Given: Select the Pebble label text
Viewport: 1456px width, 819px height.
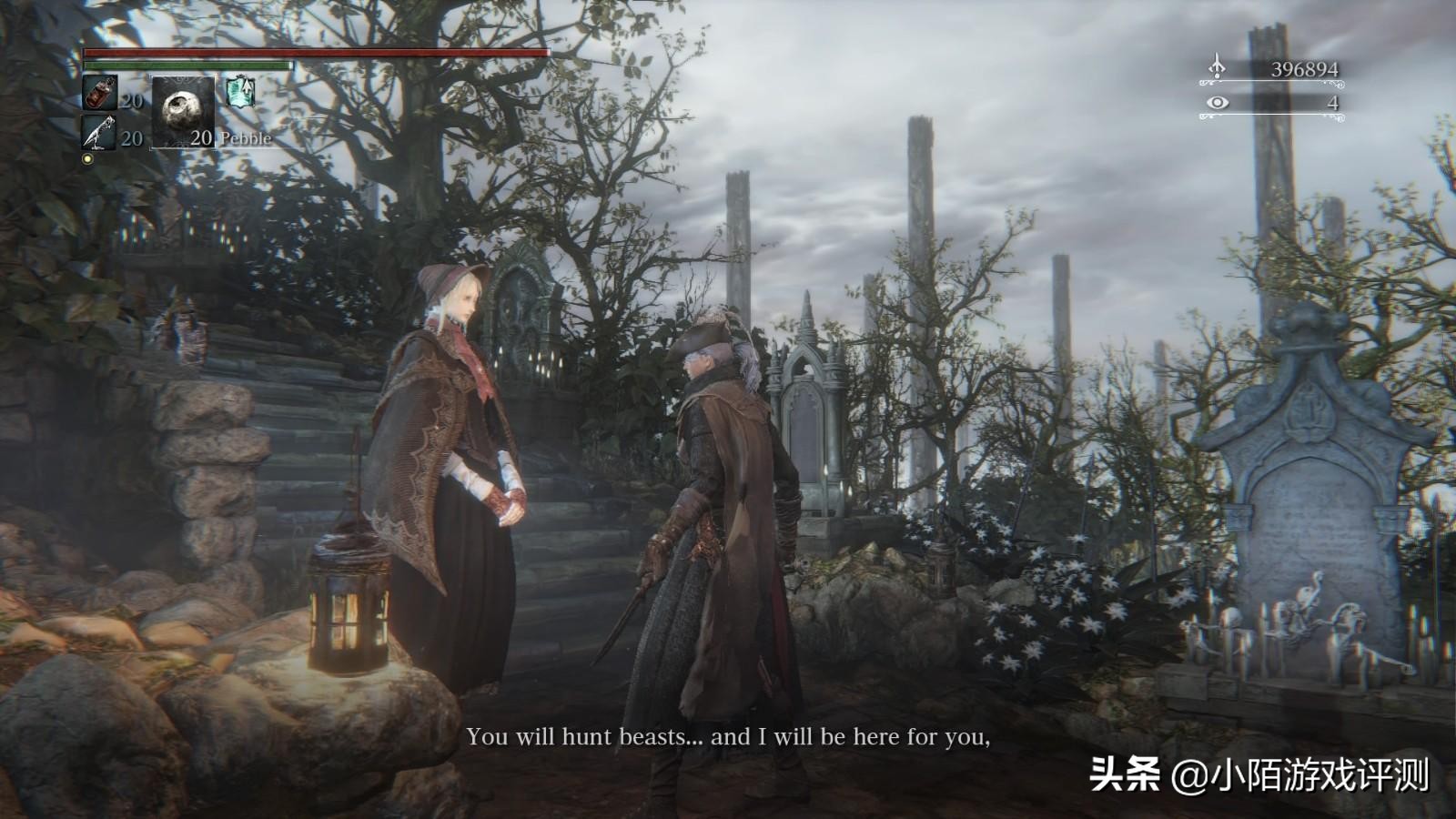Looking at the screenshot, I should (x=244, y=139).
